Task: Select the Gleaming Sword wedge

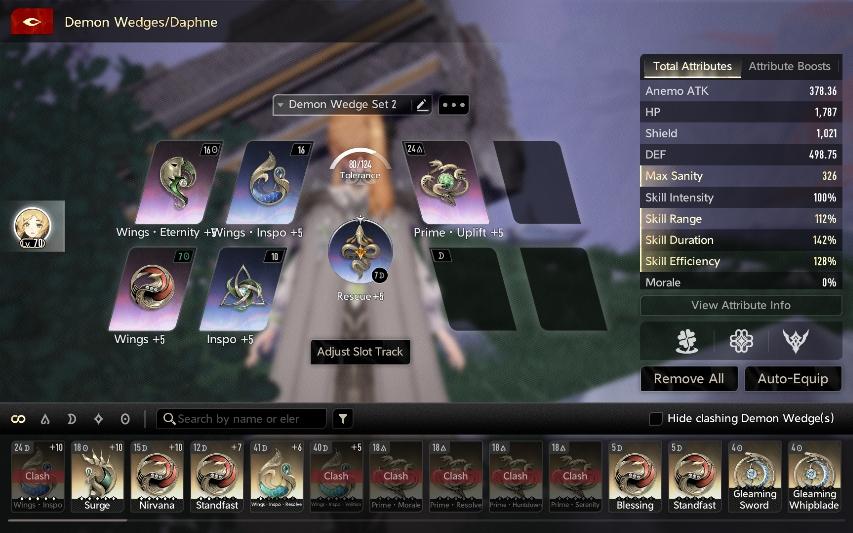Action: point(754,475)
